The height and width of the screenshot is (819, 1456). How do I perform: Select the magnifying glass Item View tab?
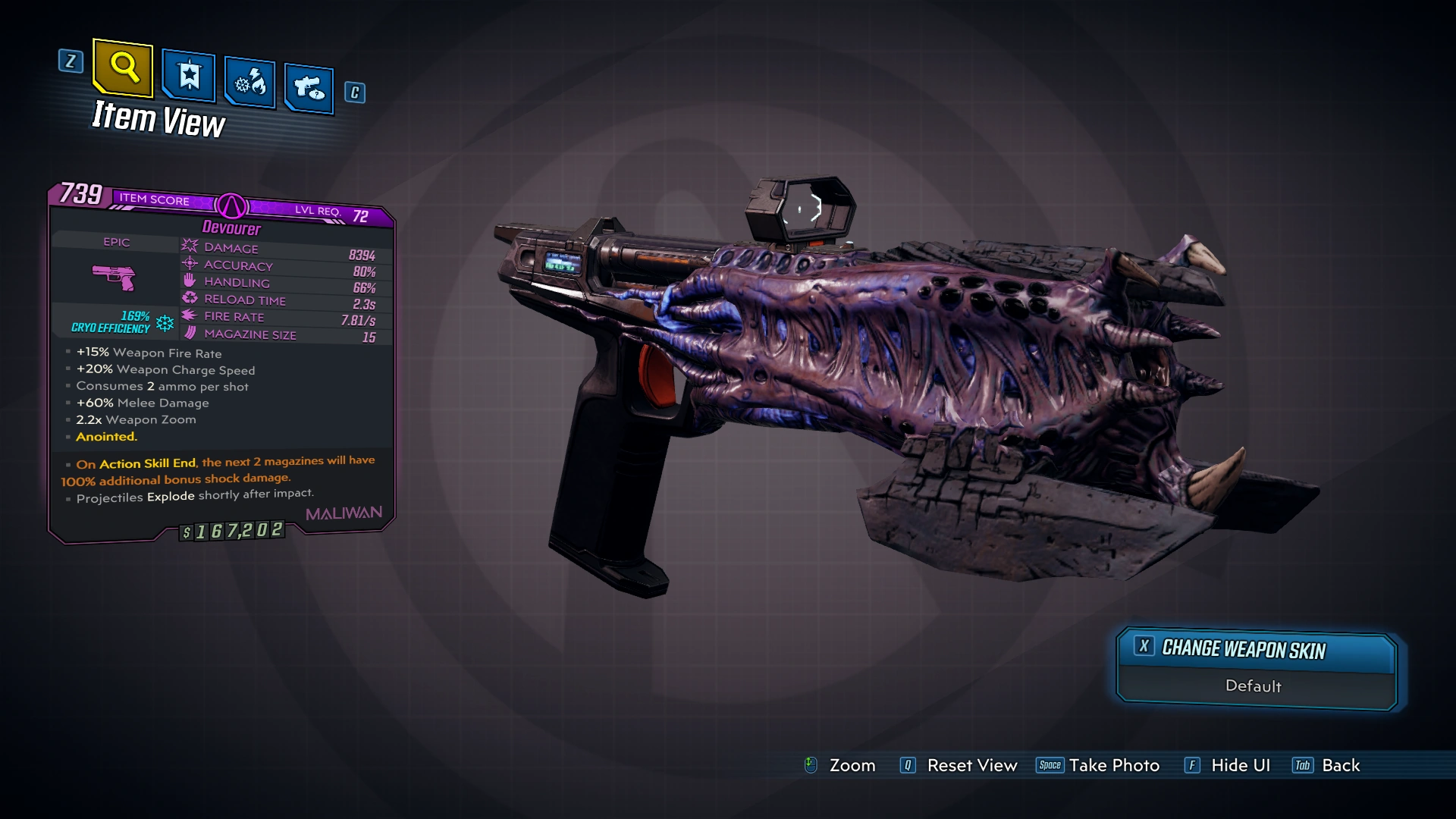pos(123,68)
